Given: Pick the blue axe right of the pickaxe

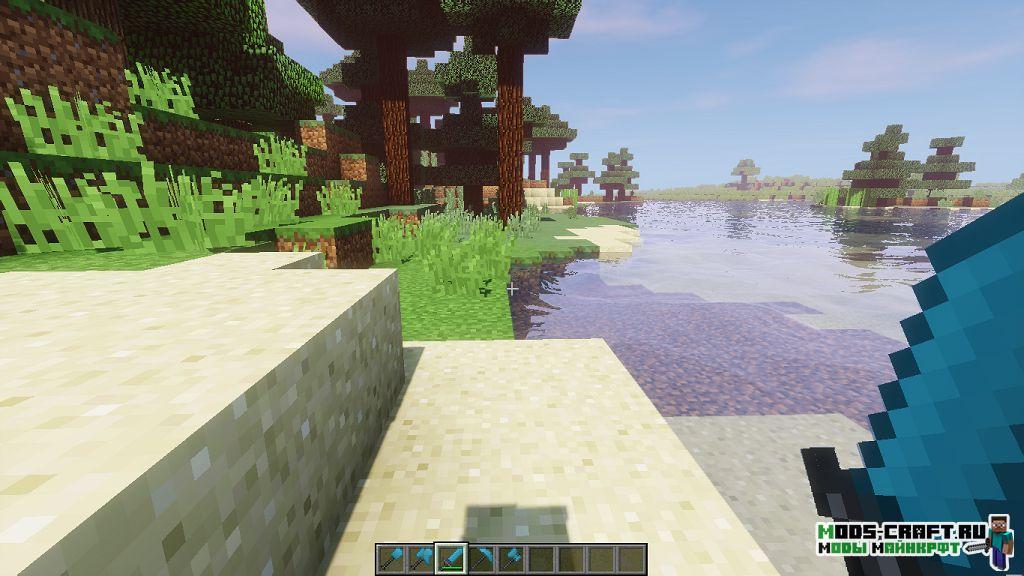Looking at the screenshot, I should pos(513,557).
